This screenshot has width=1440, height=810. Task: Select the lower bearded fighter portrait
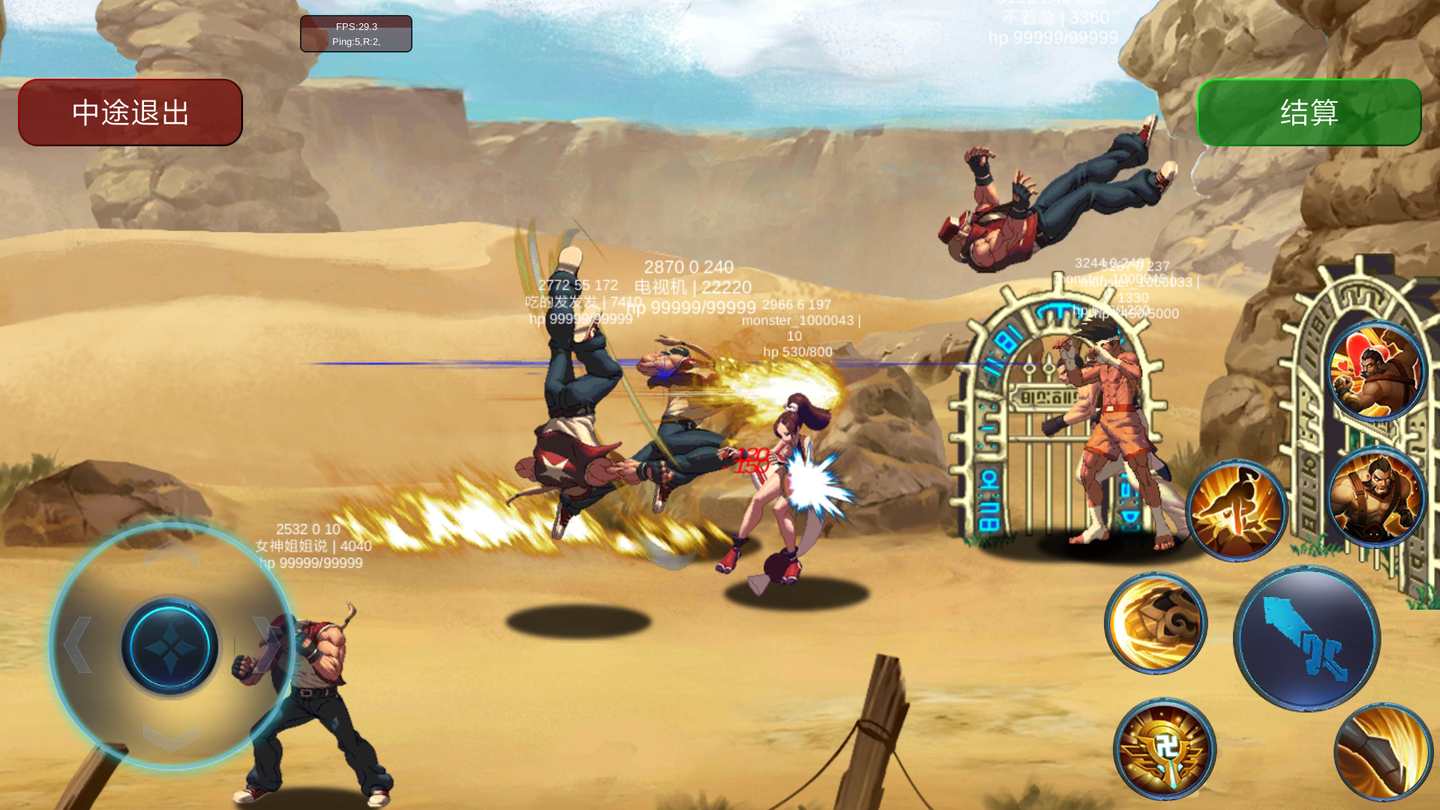[x=1377, y=497]
